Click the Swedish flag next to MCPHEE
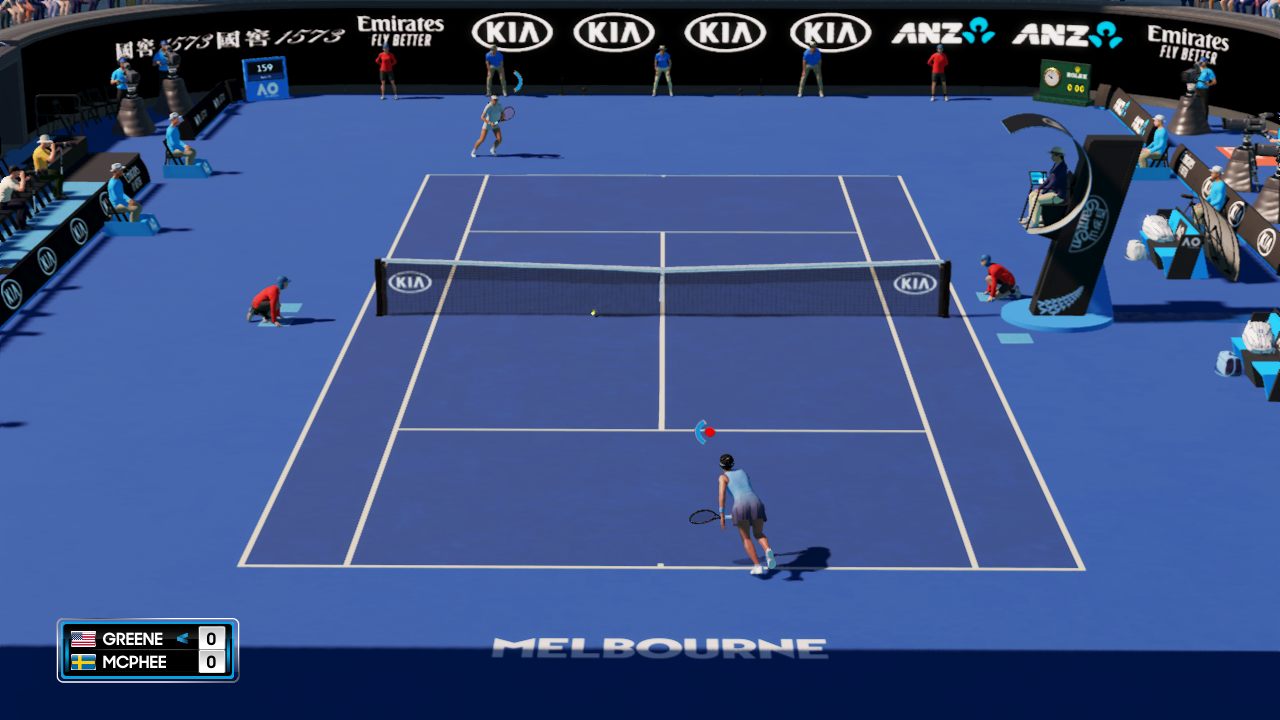Image resolution: width=1280 pixels, height=720 pixels. (83, 663)
